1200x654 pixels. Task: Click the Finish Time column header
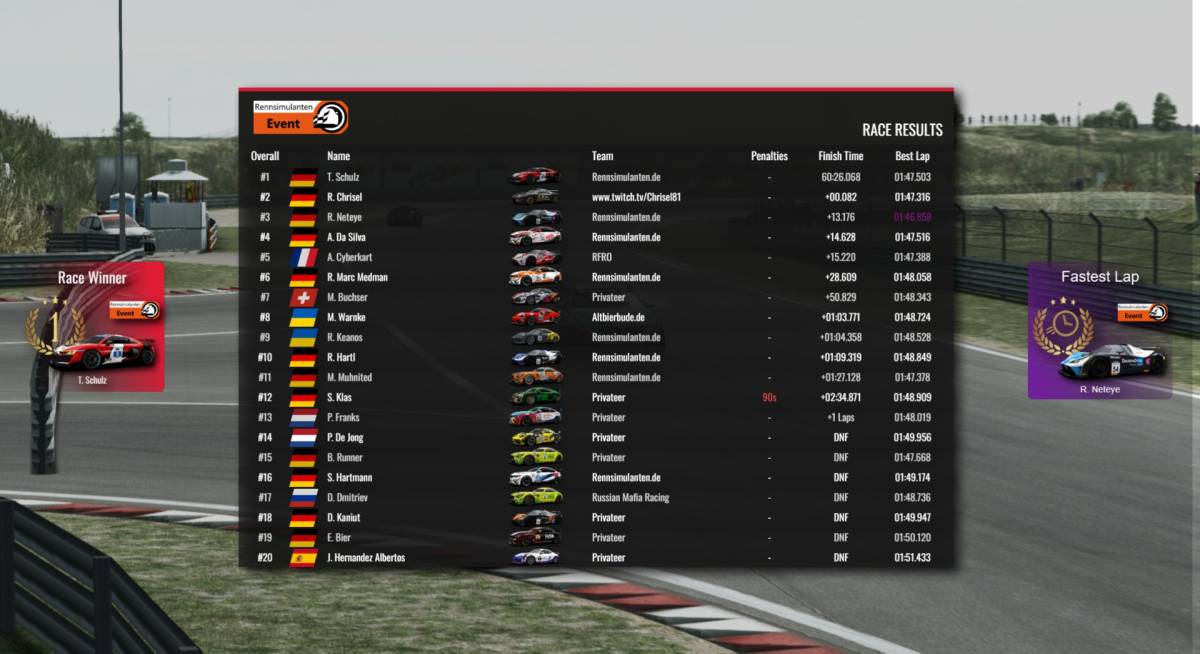[840, 156]
